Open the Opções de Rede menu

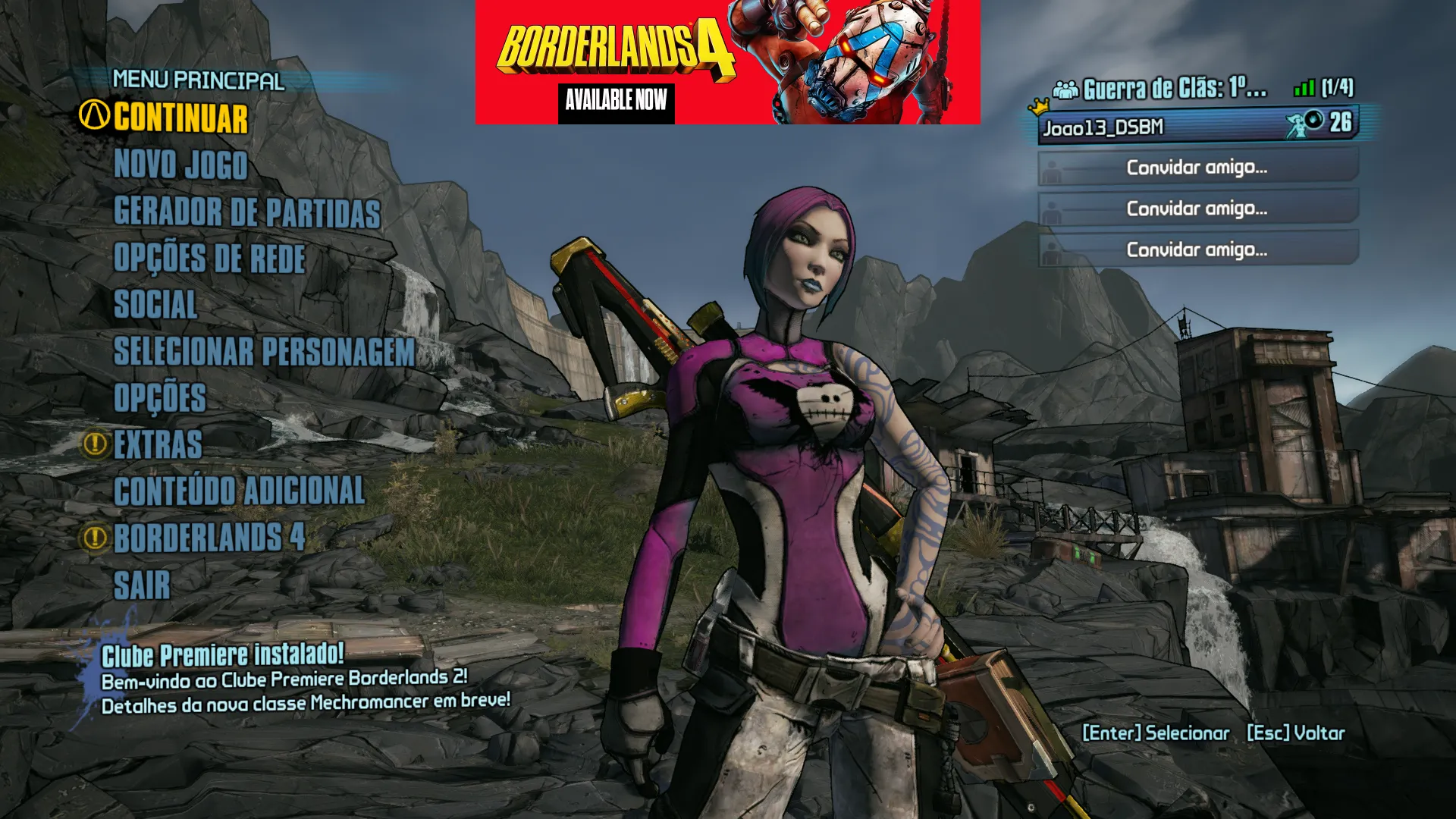pos(209,259)
